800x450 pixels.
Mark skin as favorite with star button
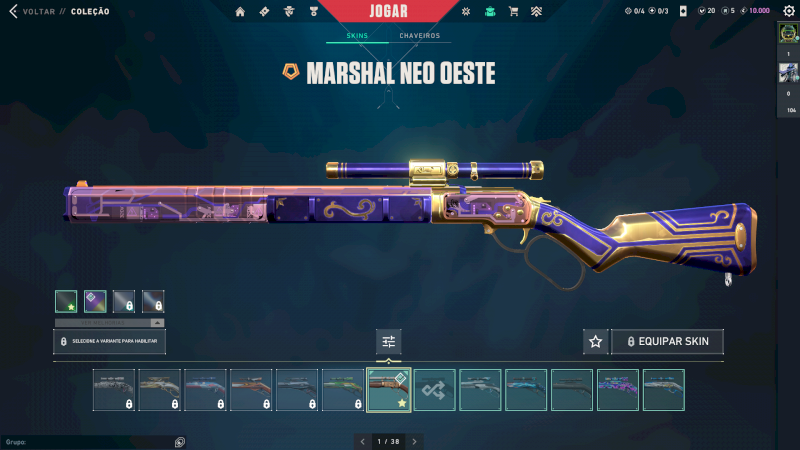595,342
